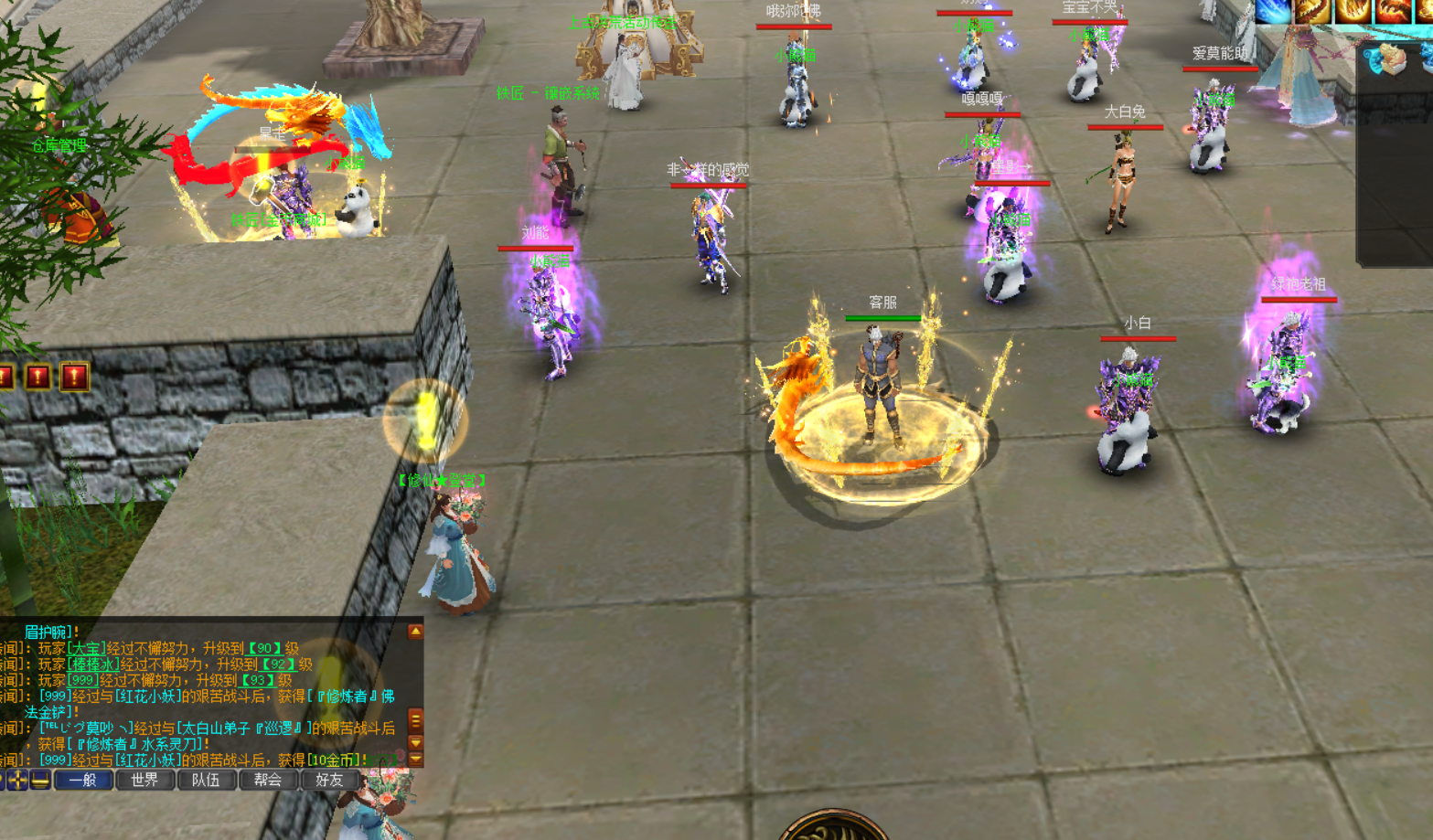
Task: Switch to the 一般 chat tab
Action: [x=83, y=780]
